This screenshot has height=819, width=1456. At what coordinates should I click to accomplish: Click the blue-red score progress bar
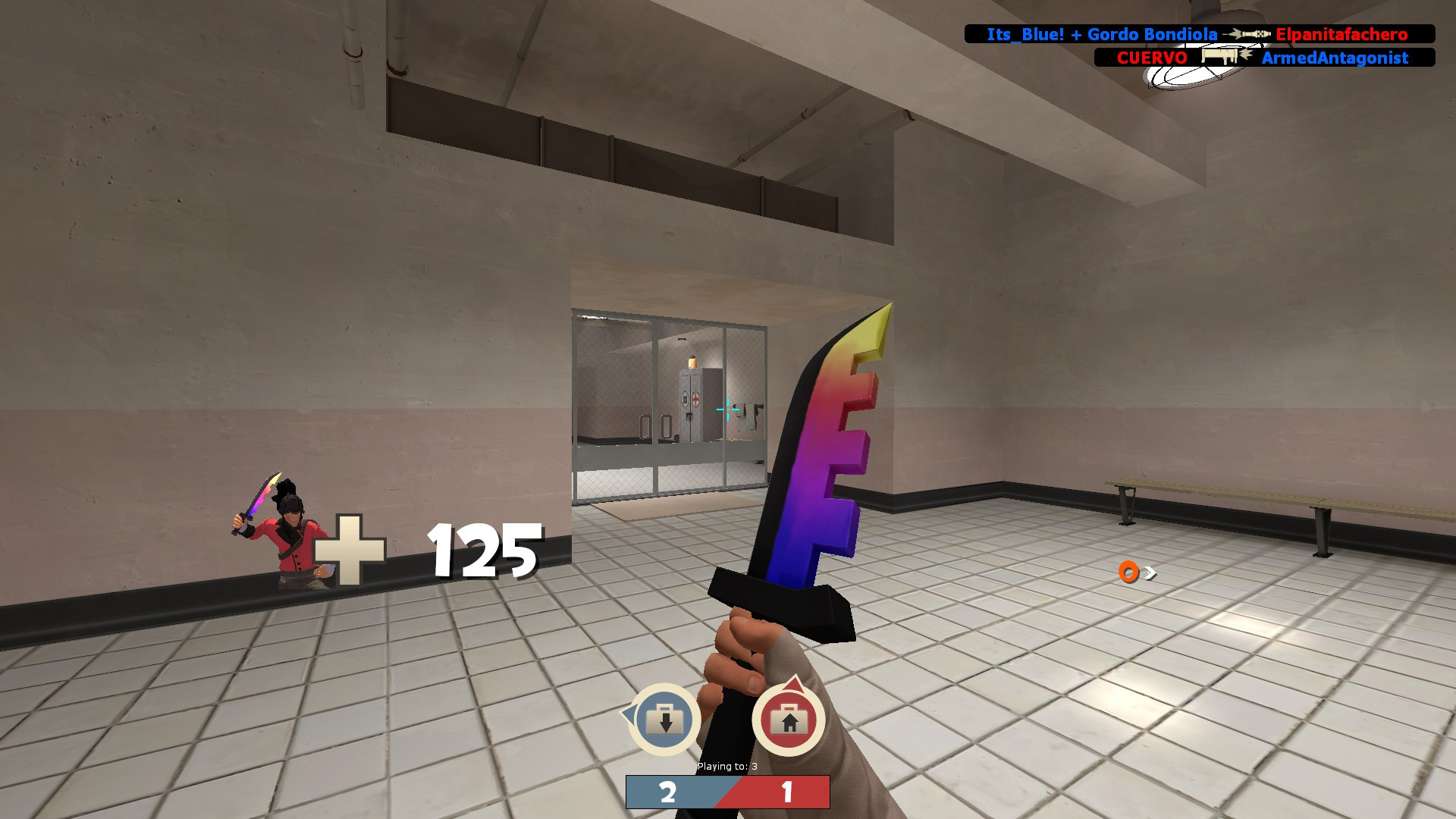pyautogui.click(x=728, y=792)
